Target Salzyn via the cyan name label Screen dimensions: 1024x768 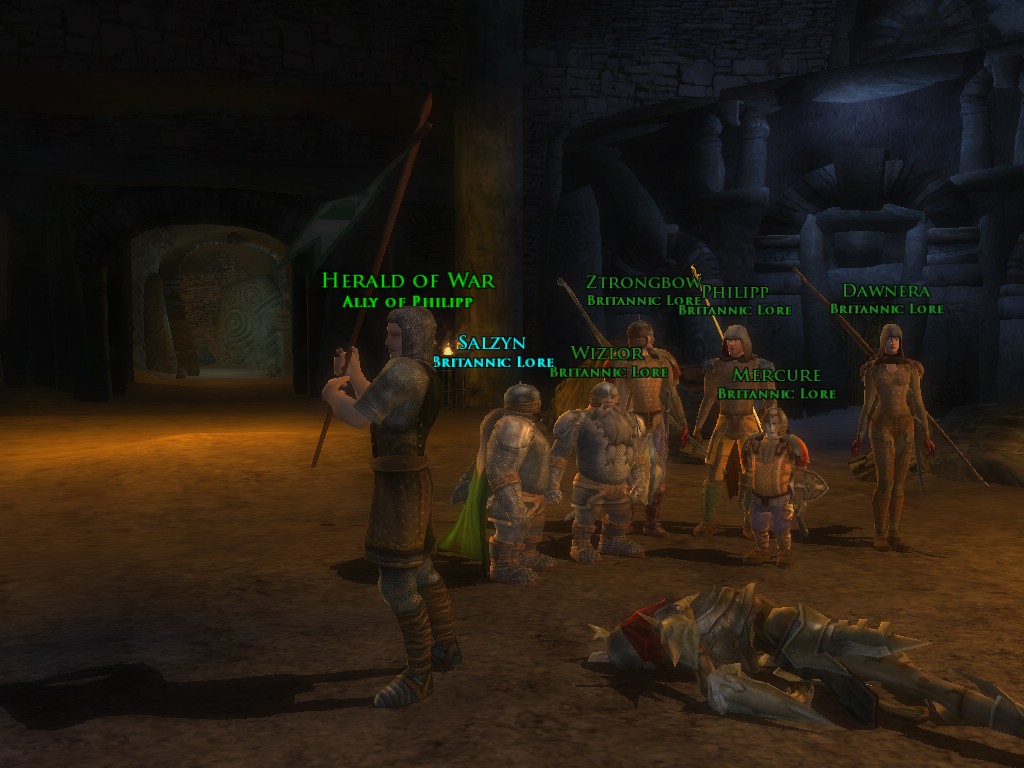click(x=491, y=343)
